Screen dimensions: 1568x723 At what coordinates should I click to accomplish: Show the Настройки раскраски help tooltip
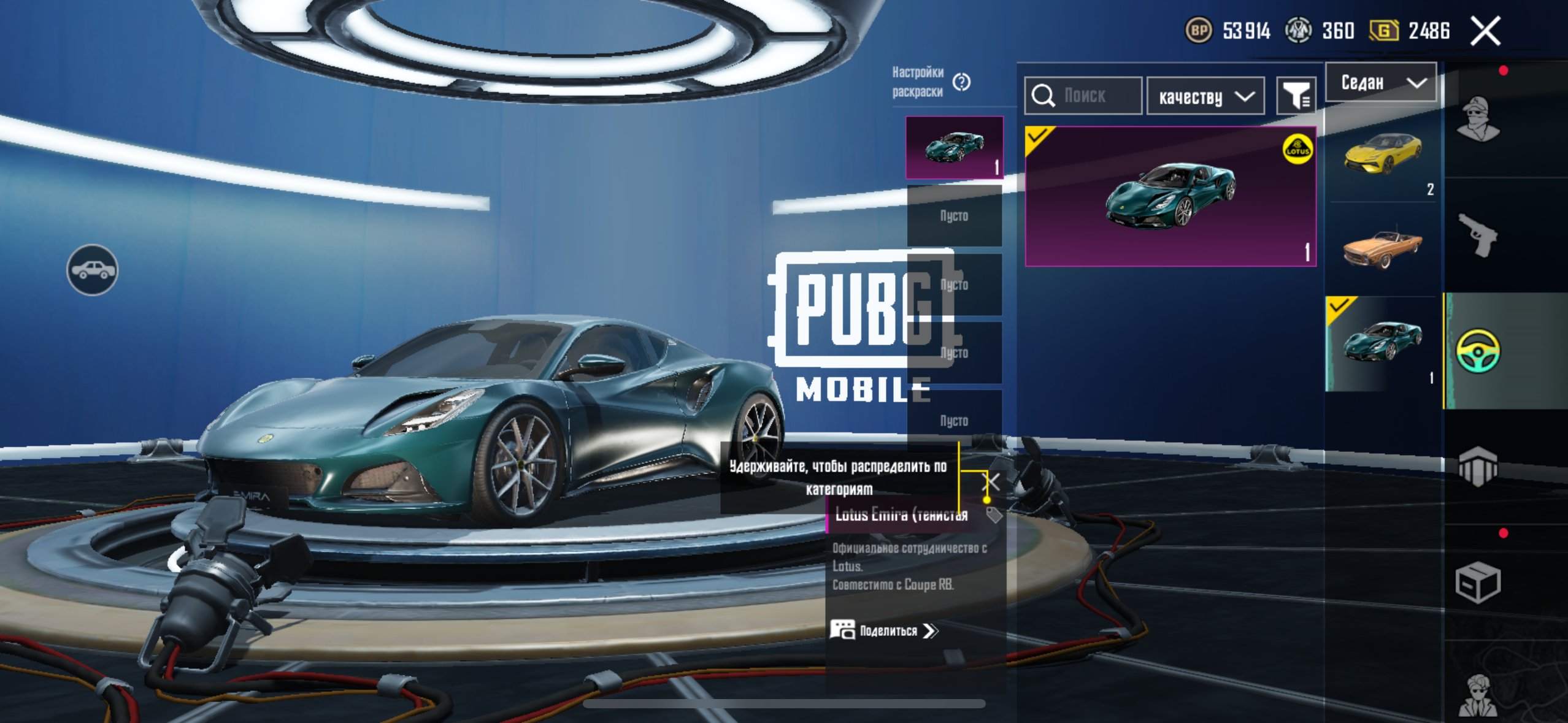961,82
